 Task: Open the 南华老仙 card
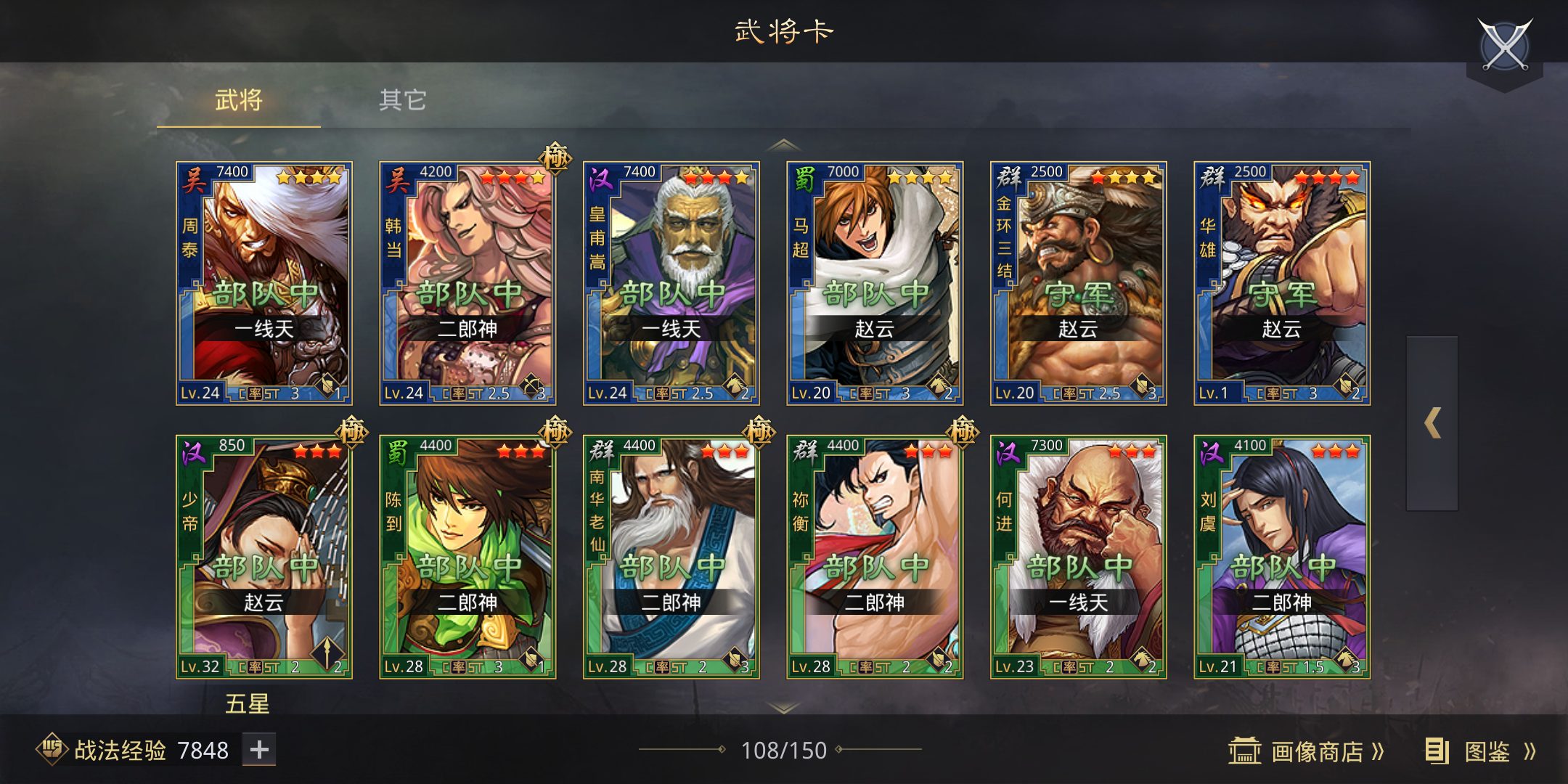[671, 557]
